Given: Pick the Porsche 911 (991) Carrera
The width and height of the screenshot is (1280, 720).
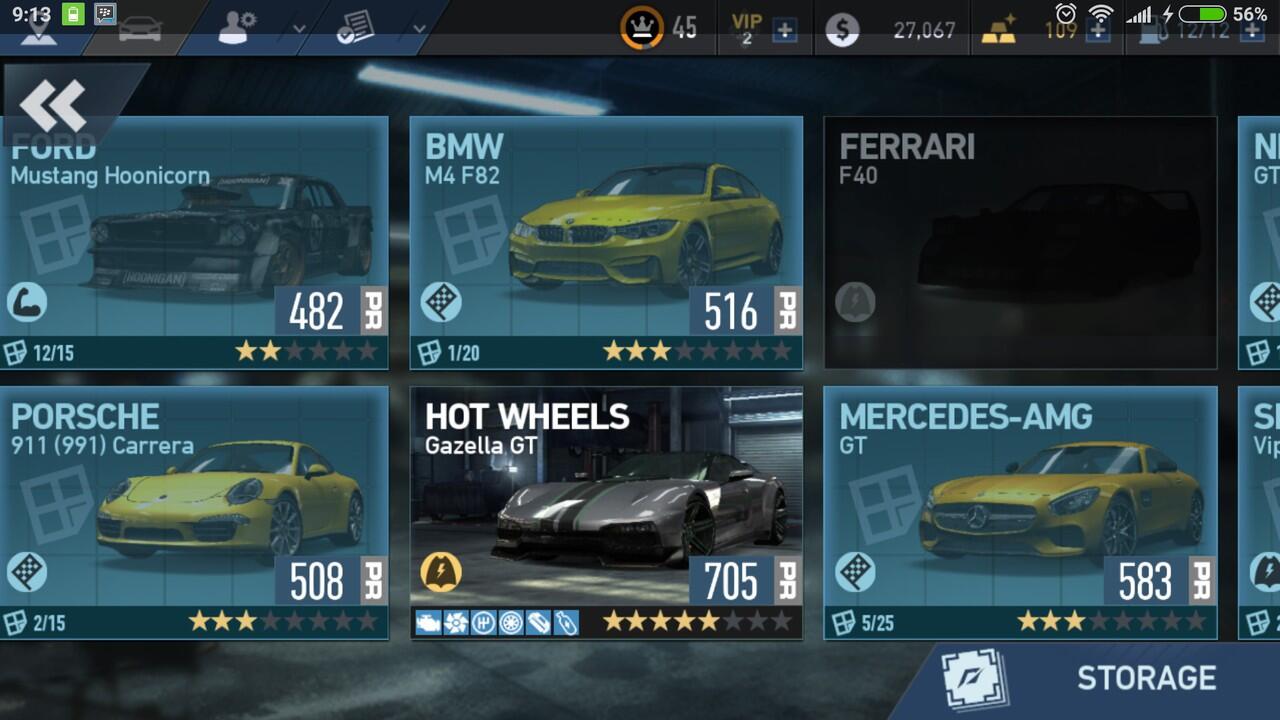Looking at the screenshot, I should pos(194,512).
